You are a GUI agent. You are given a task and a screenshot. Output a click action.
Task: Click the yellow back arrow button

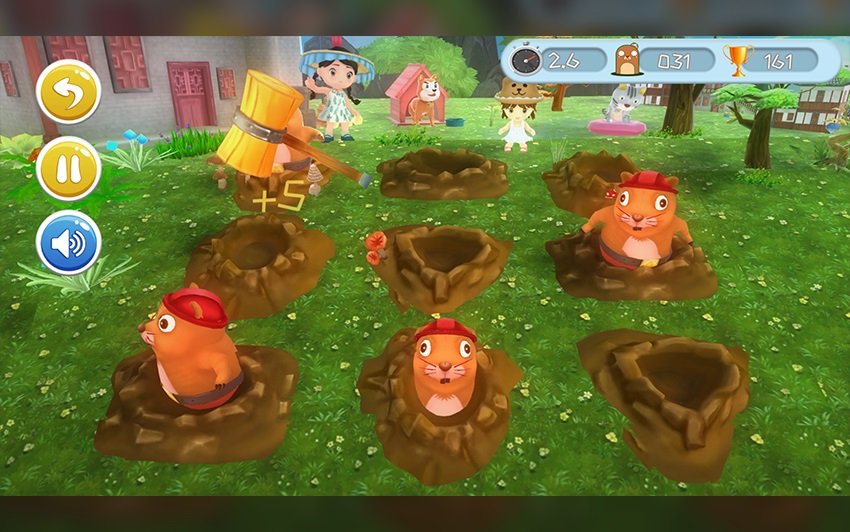[69, 91]
